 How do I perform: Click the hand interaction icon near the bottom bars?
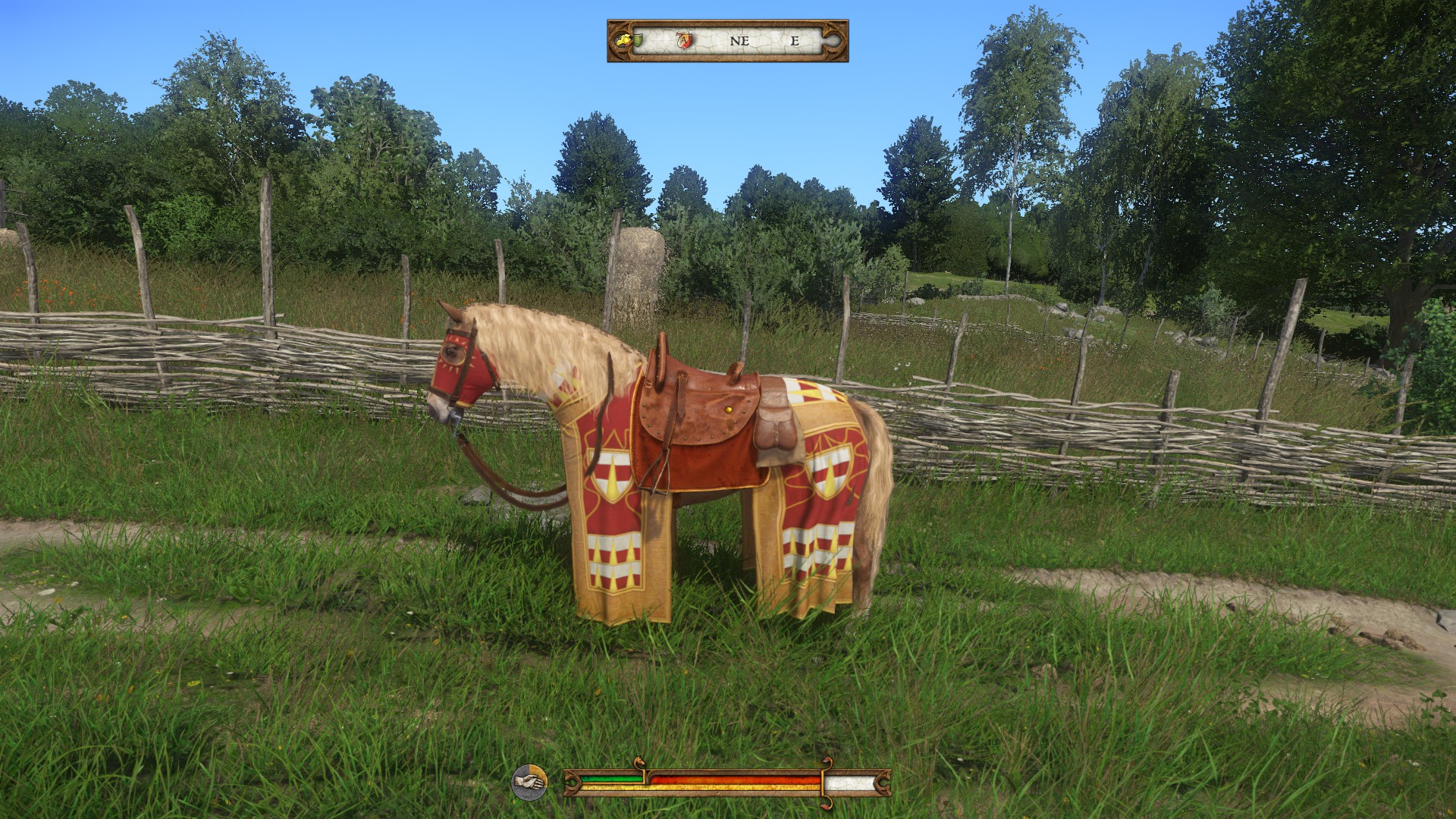pyautogui.click(x=530, y=782)
